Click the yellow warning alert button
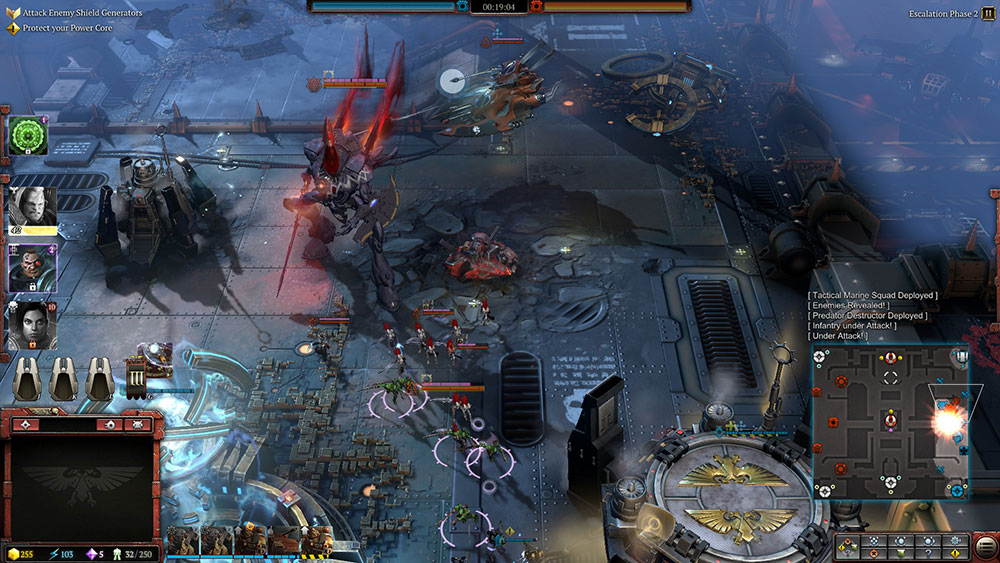 [x=955, y=553]
